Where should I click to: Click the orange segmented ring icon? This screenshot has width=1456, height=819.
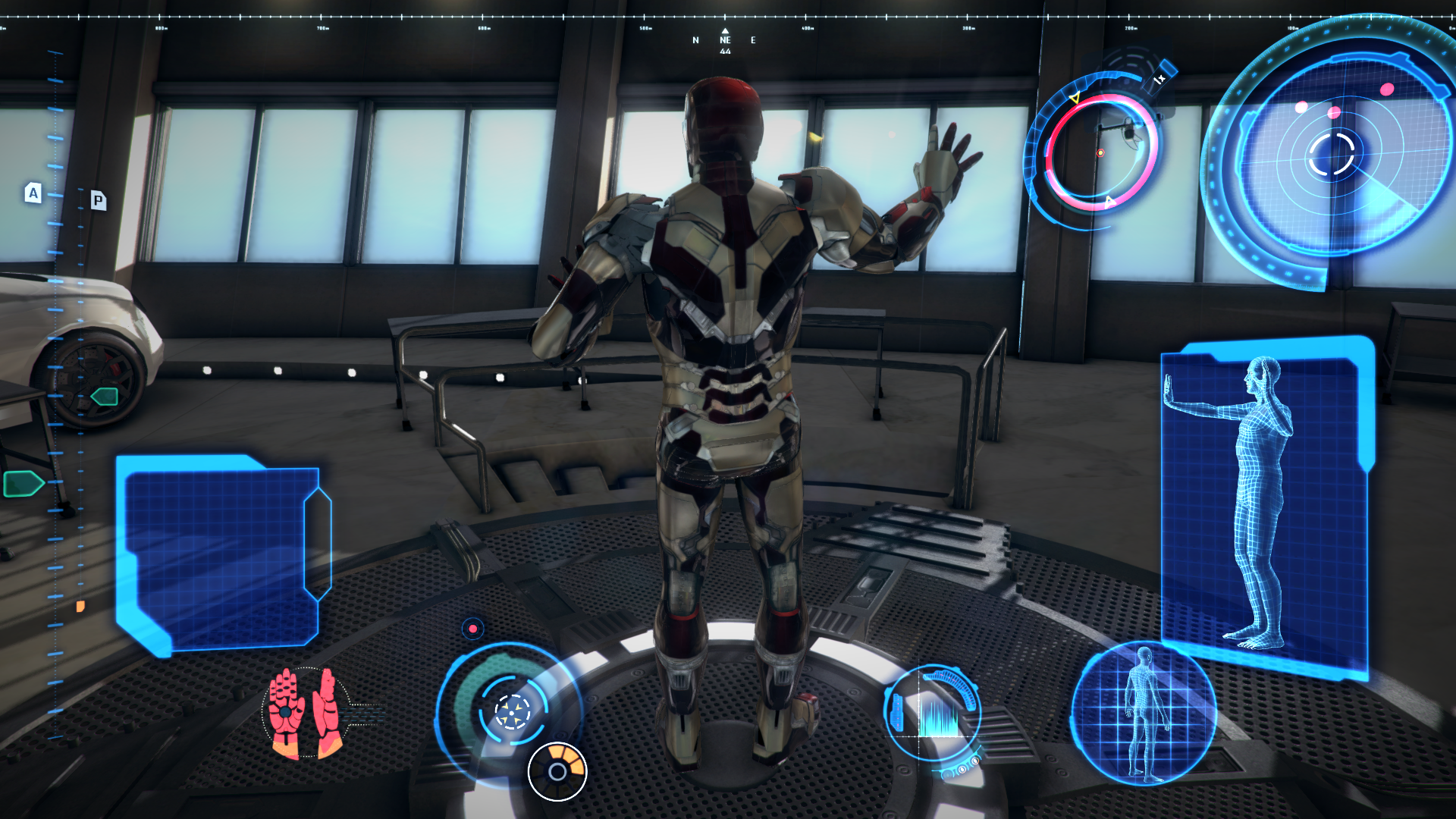point(557,772)
